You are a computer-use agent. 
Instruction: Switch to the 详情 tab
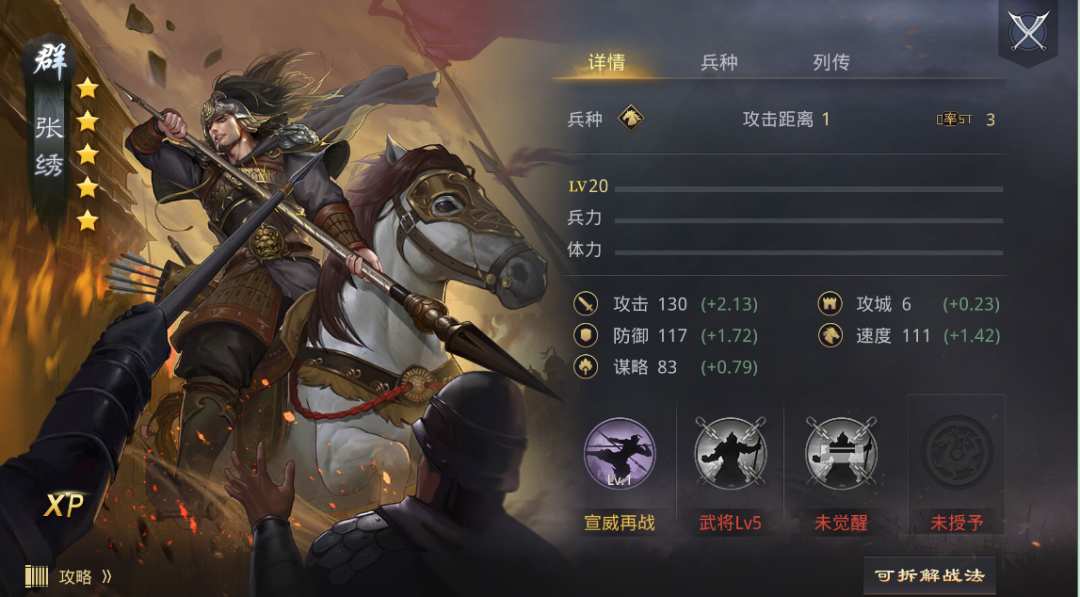(x=606, y=63)
